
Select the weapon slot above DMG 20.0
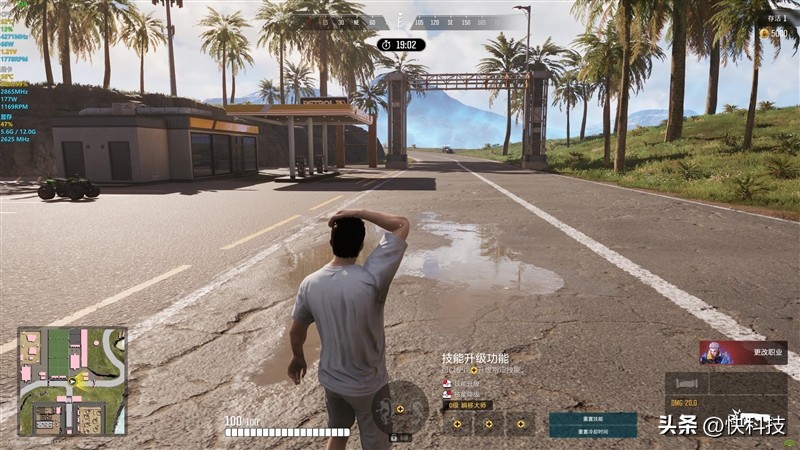click(x=691, y=384)
